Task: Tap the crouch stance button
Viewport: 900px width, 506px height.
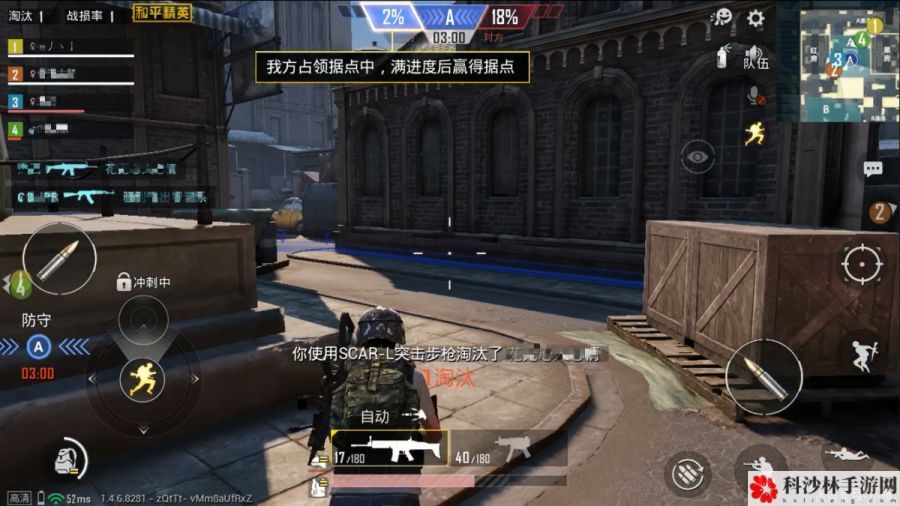Action: 758,467
